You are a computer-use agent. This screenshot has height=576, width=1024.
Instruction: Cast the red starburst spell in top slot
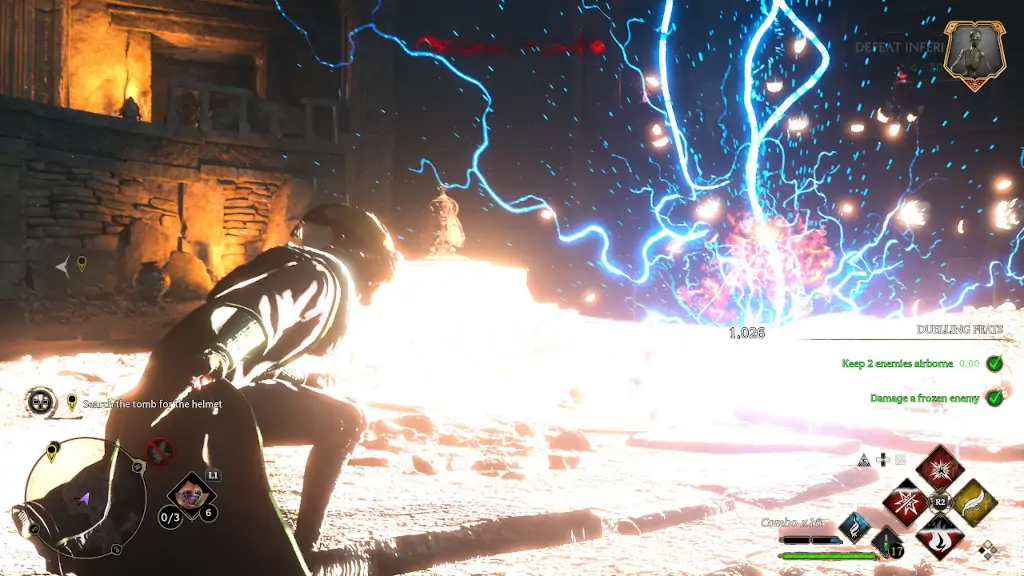[x=939, y=467]
